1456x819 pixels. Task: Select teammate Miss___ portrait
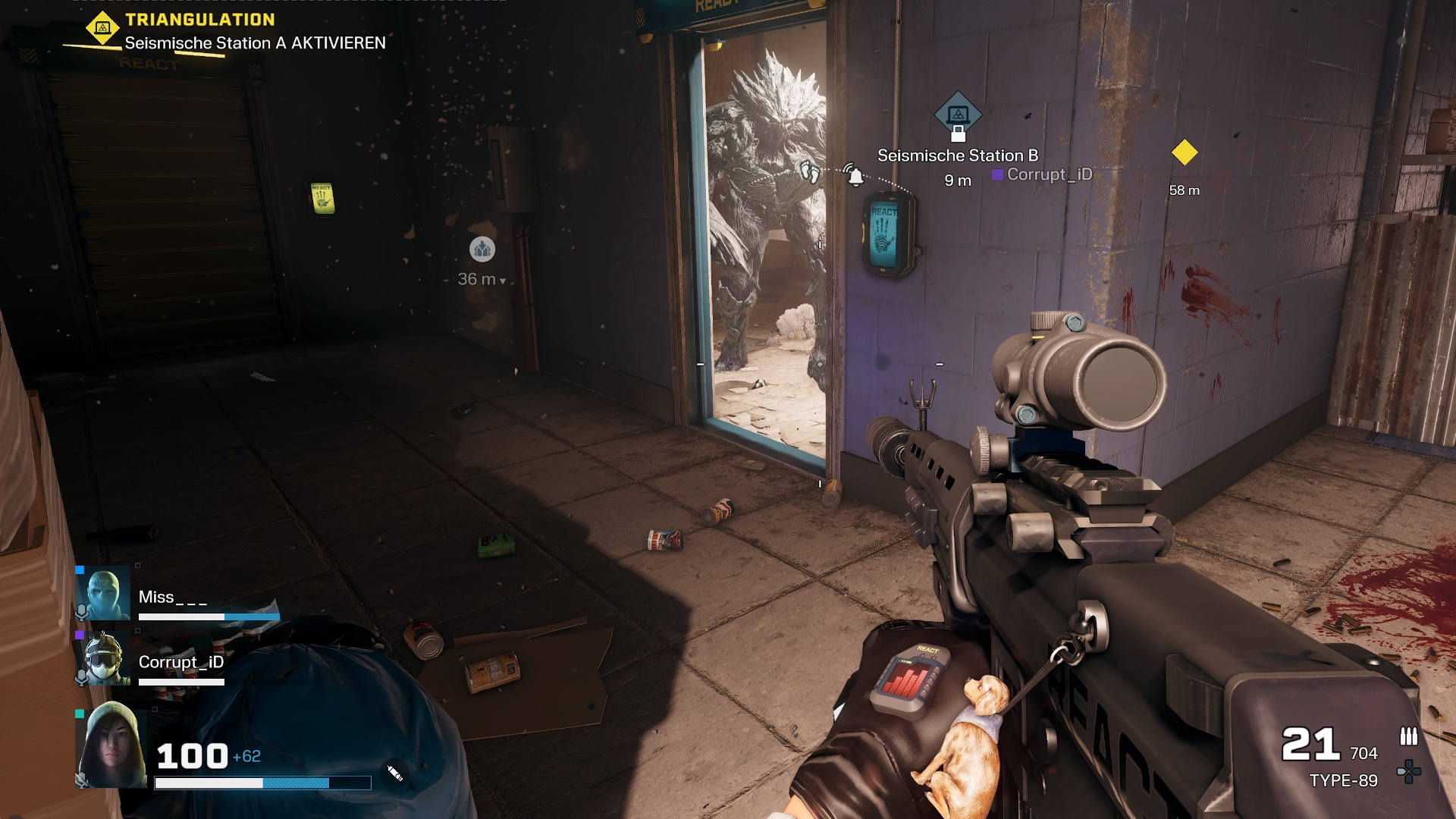pyautogui.click(x=103, y=595)
